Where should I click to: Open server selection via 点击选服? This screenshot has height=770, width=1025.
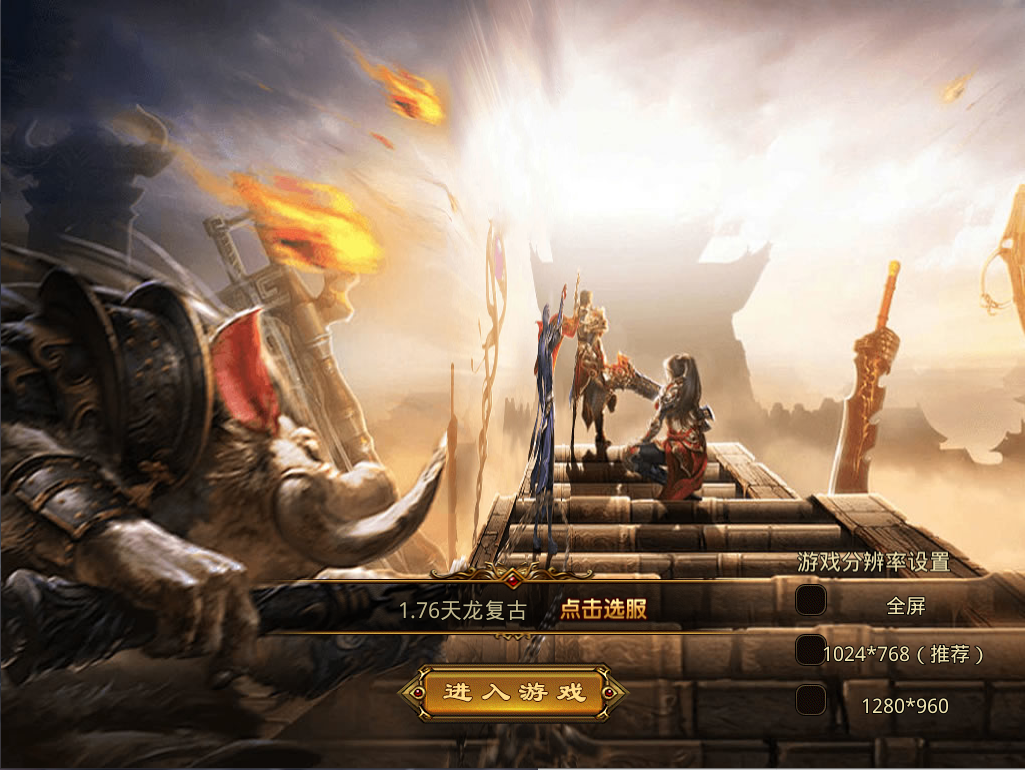tap(603, 609)
